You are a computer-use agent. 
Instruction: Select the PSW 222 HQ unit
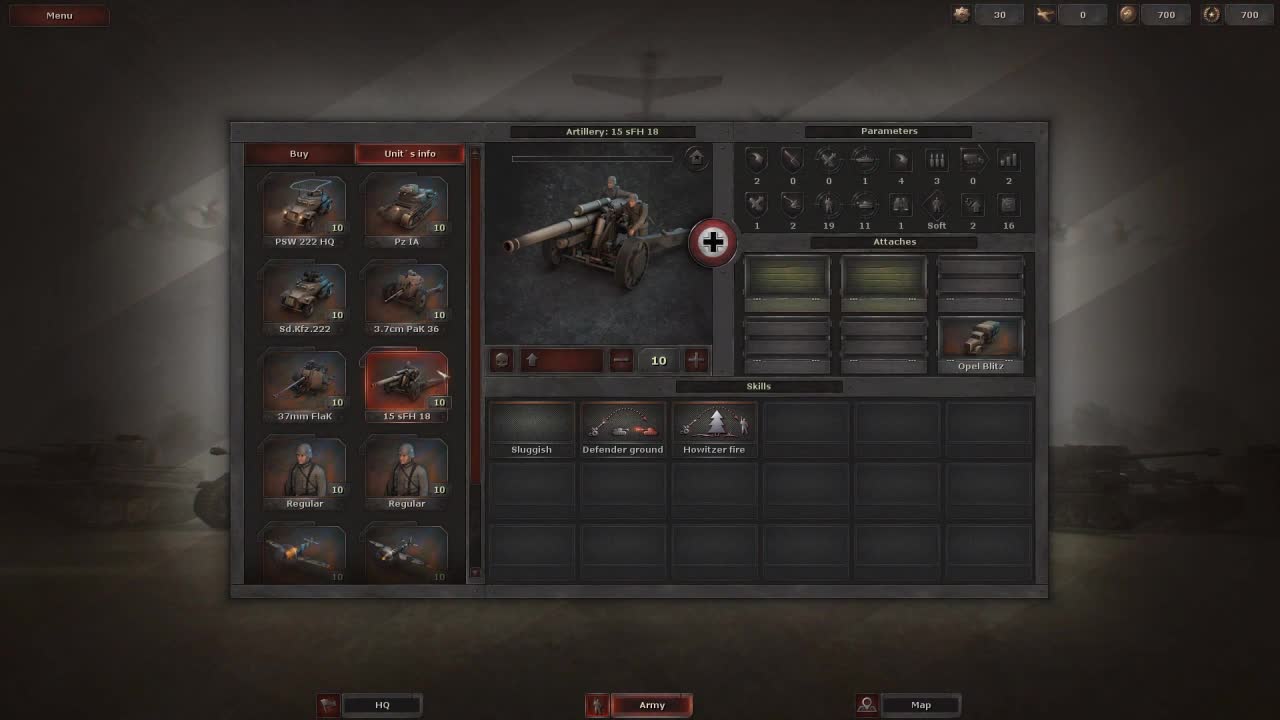(x=304, y=207)
